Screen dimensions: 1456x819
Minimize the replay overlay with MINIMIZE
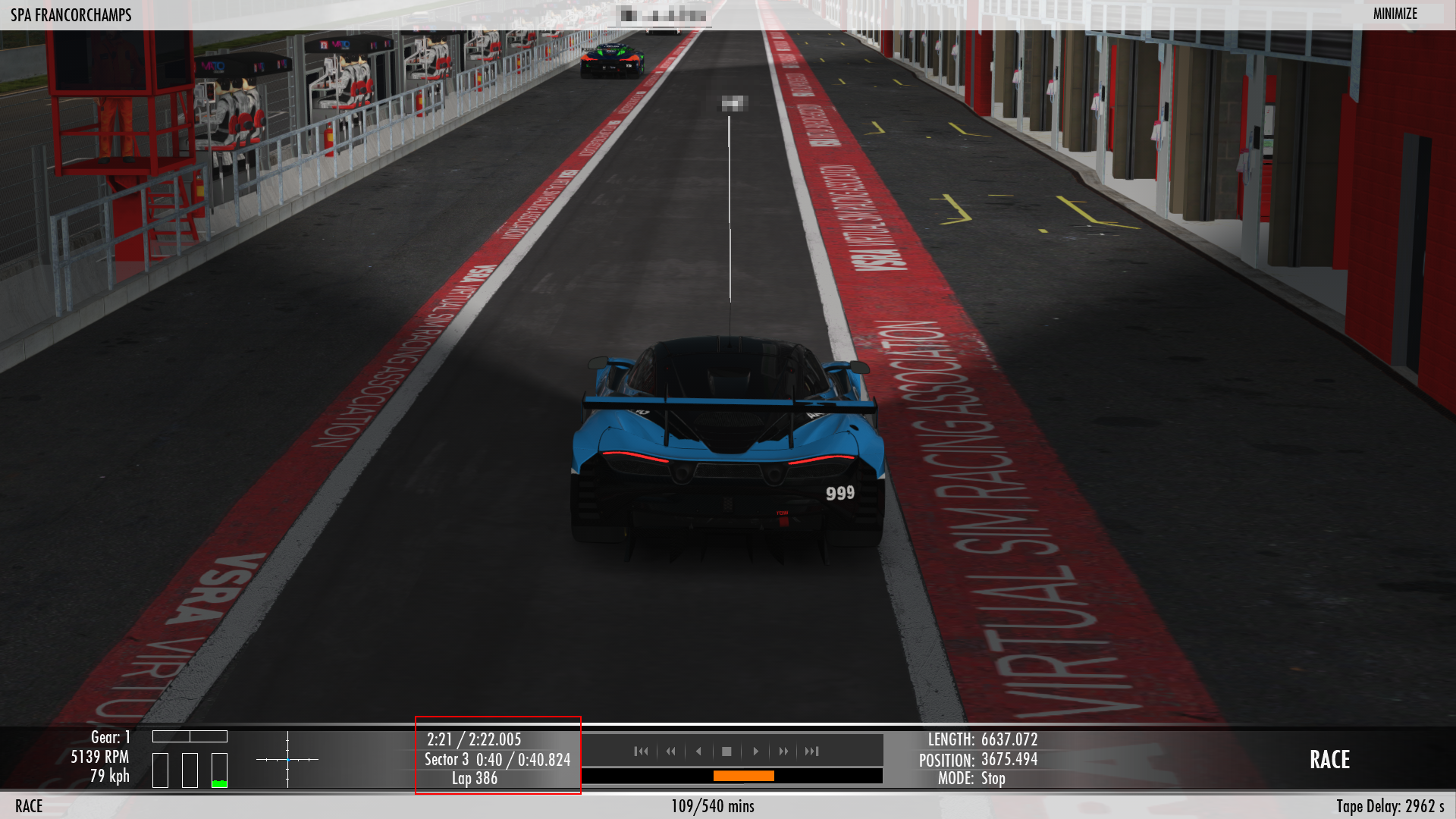click(x=1395, y=14)
